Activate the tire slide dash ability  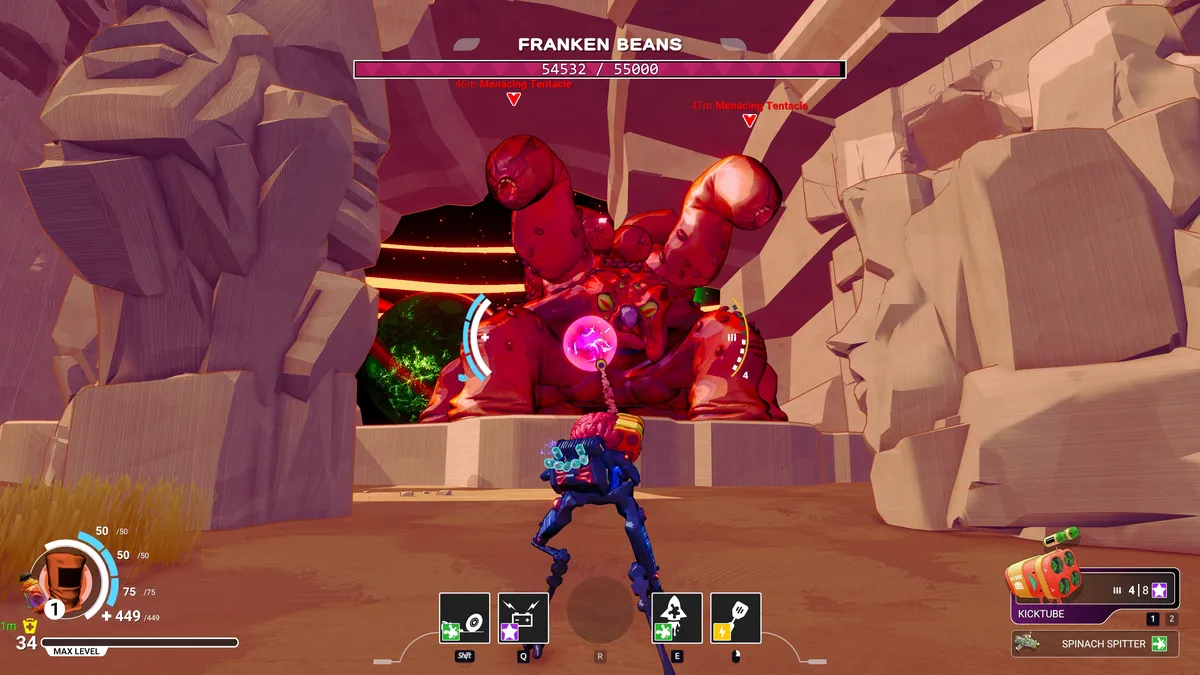coord(464,618)
